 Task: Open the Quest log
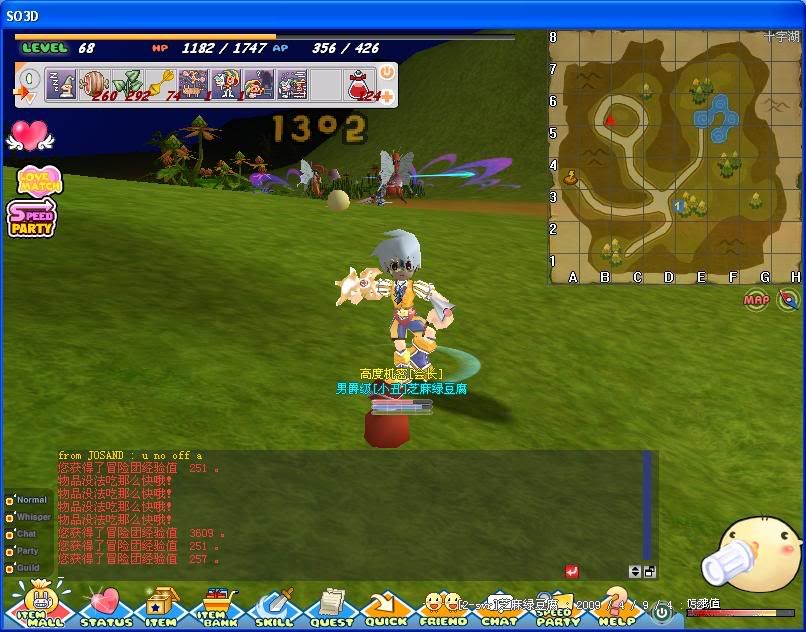(x=330, y=607)
